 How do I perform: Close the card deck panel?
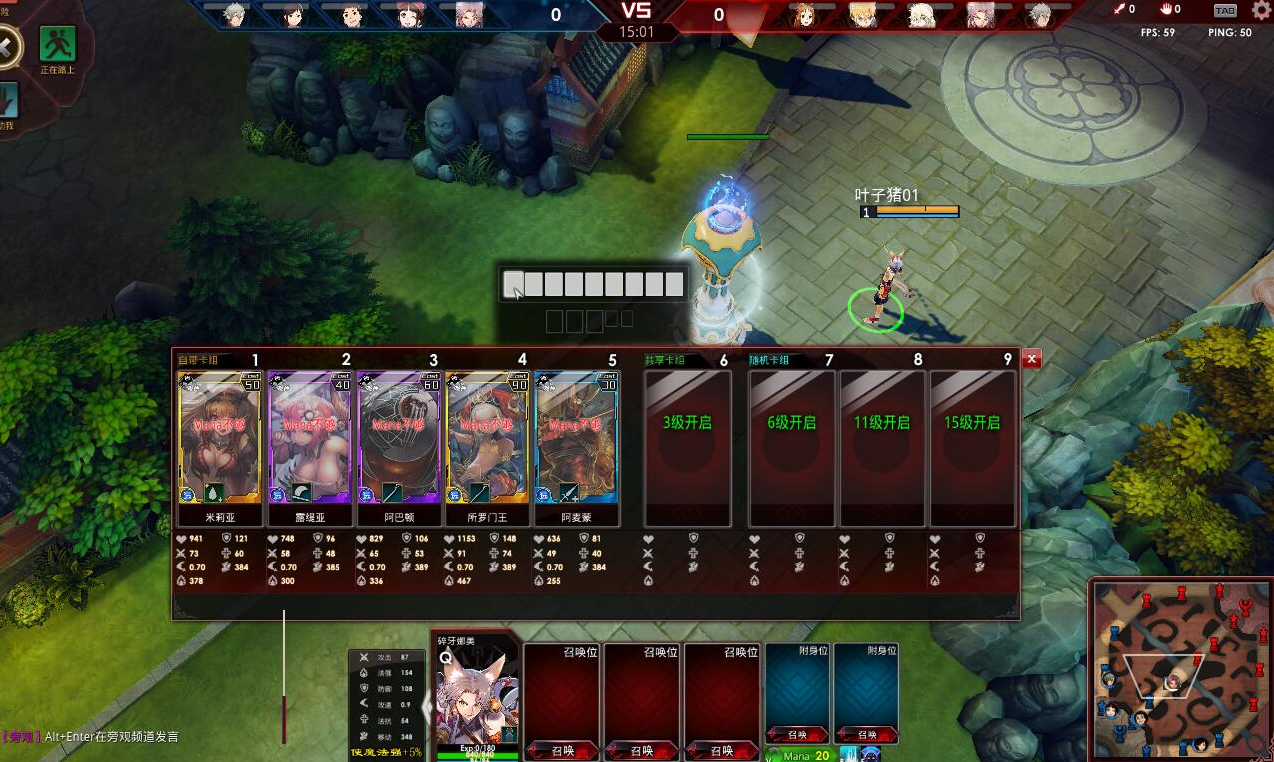tap(1032, 358)
